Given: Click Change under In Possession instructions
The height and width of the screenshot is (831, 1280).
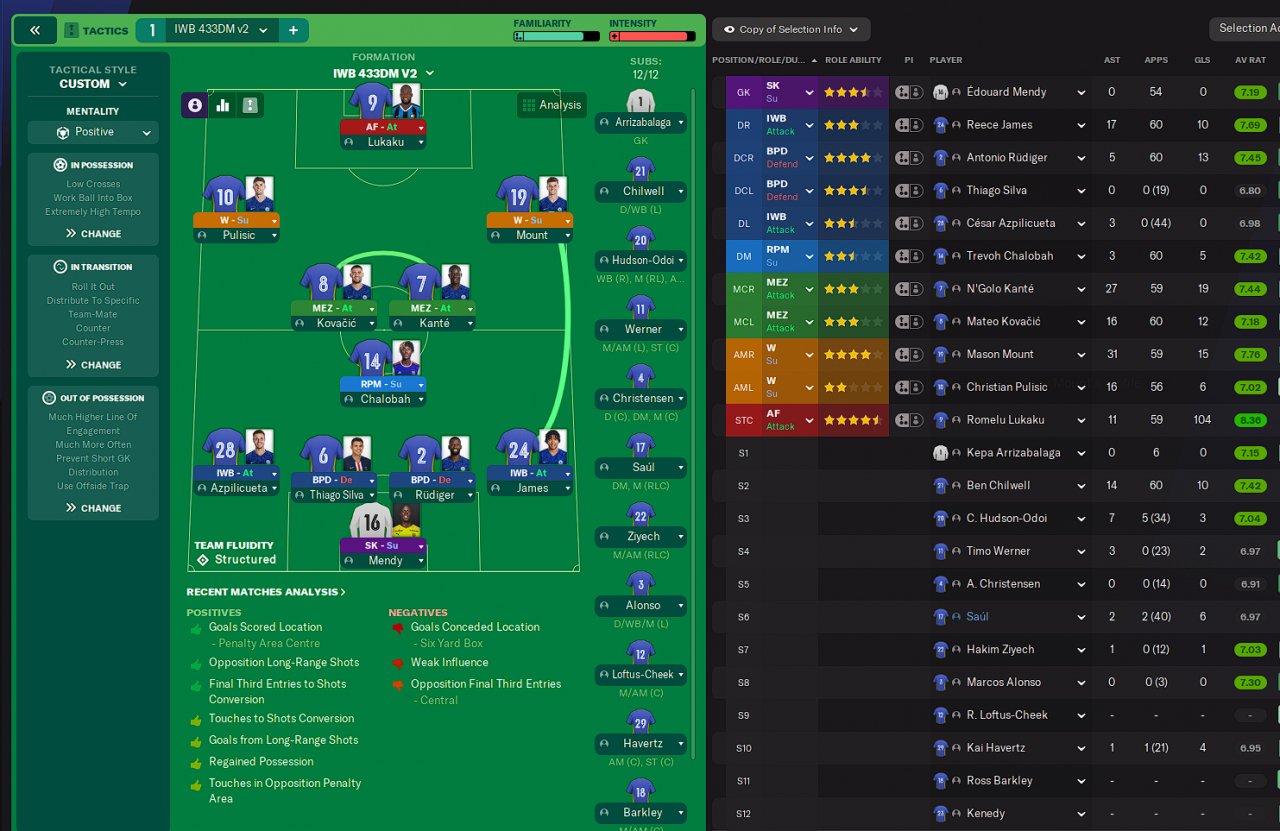Looking at the screenshot, I should coord(93,234).
